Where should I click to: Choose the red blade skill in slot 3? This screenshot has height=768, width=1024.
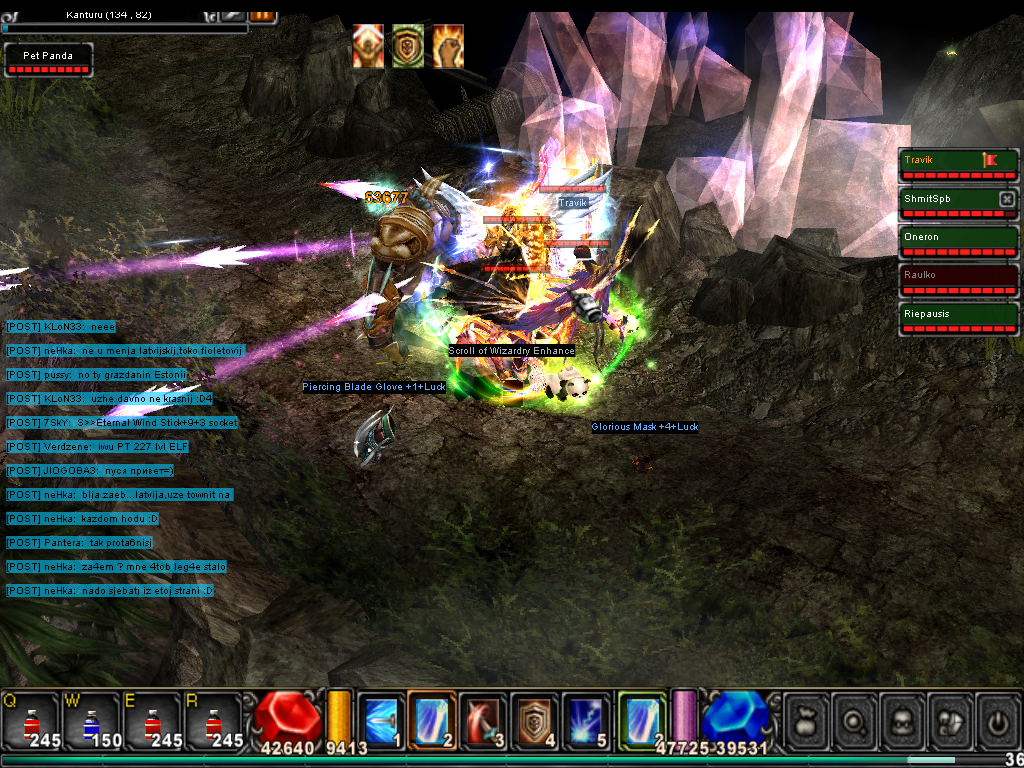(483, 720)
